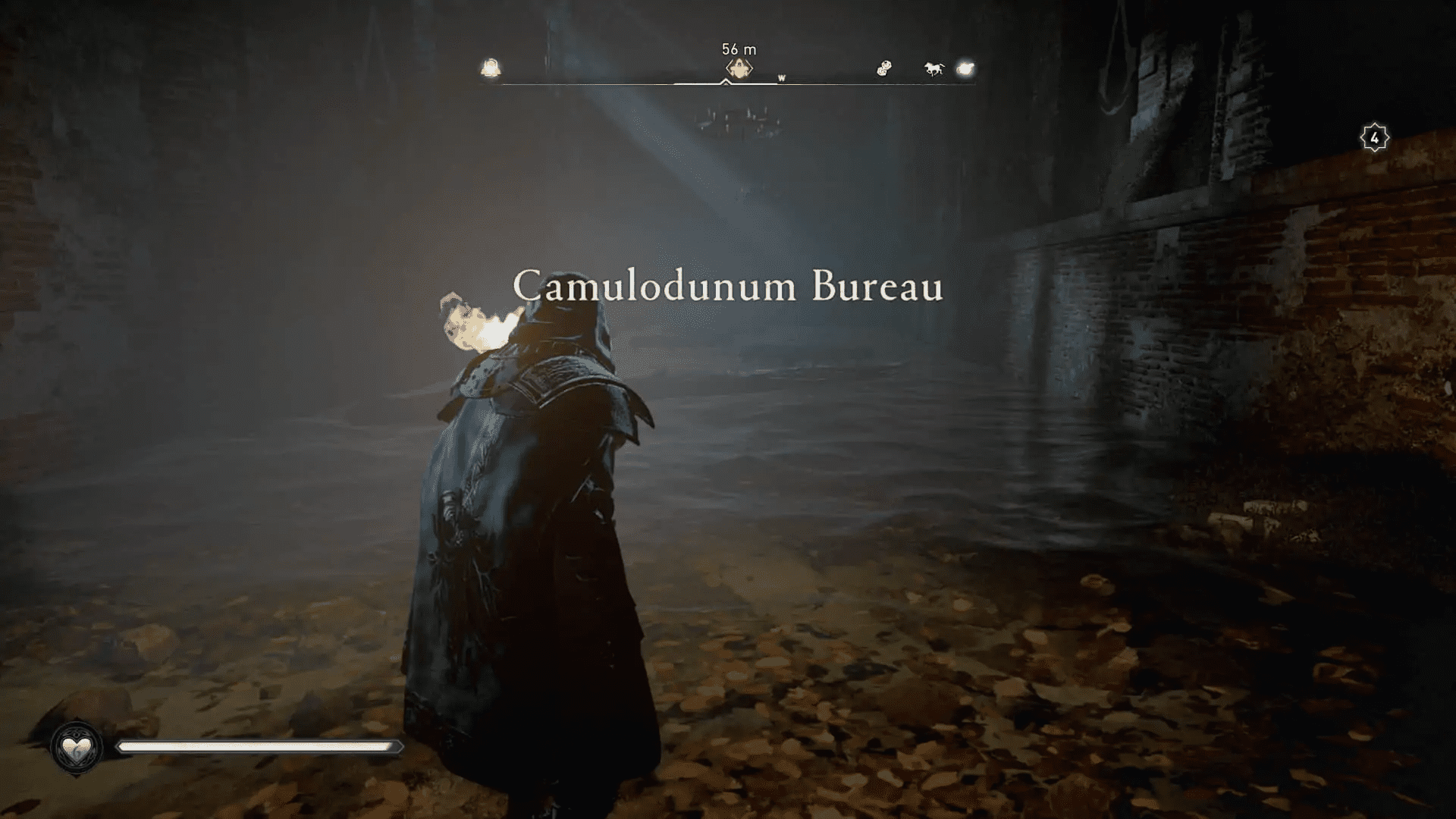Open the Camulodunum Bureau location title
Image resolution: width=1456 pixels, height=819 pixels.
[730, 287]
